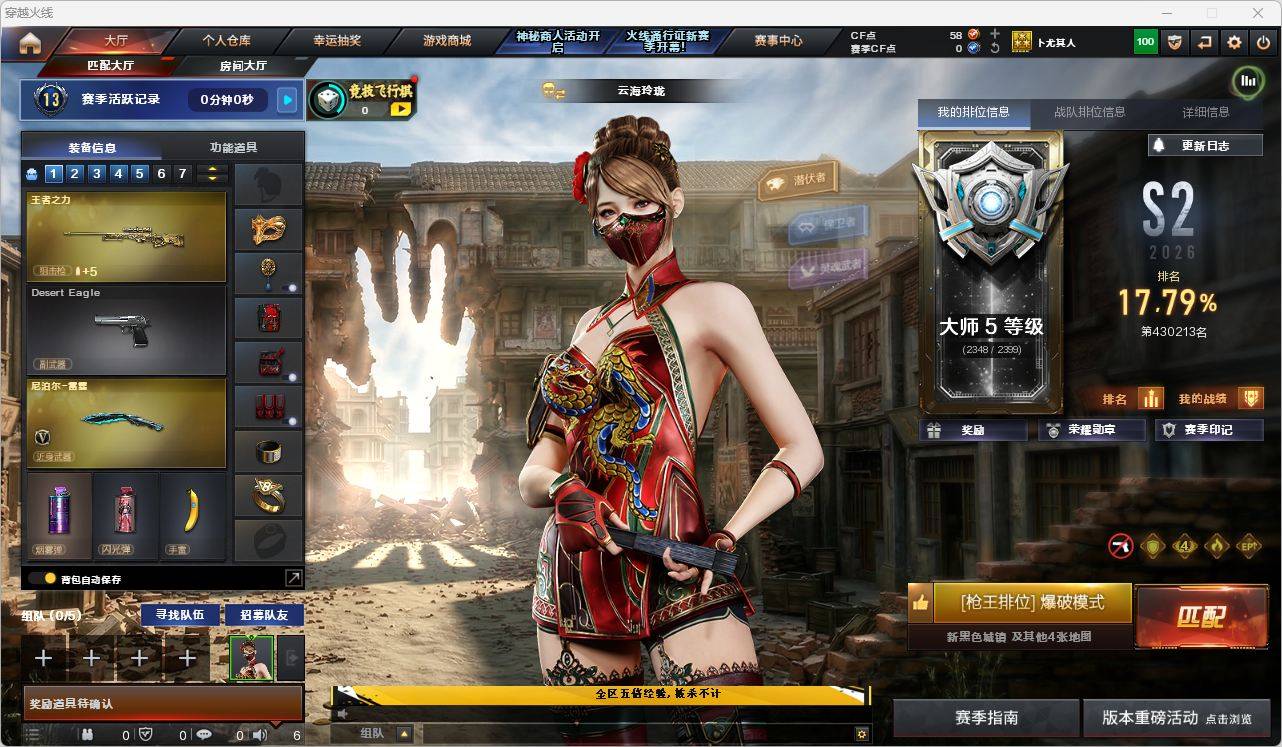Open the 赛季指南 season guide
This screenshot has height=747, width=1282.
click(x=989, y=718)
